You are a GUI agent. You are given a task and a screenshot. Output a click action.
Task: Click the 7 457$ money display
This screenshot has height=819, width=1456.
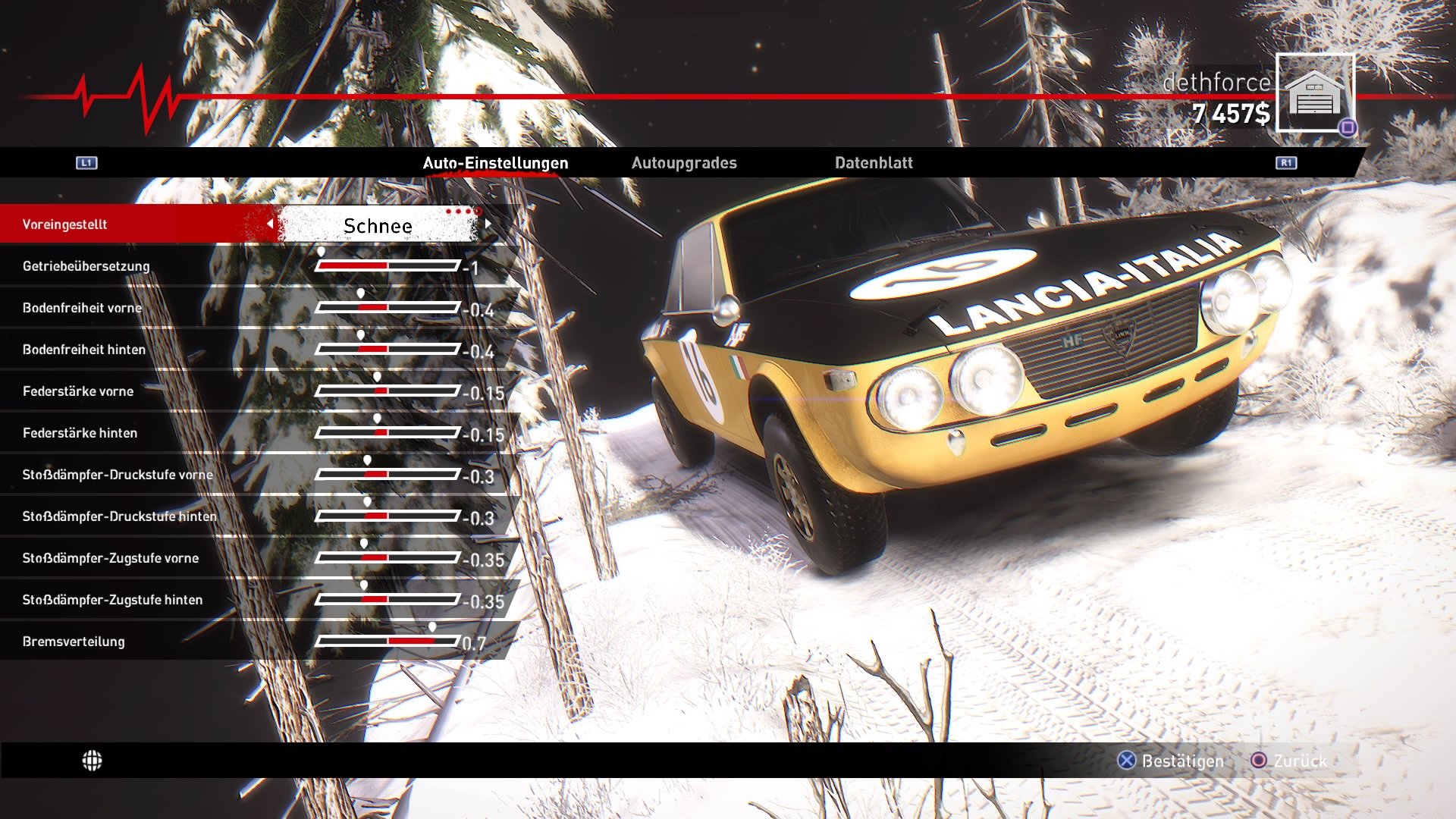(x=1228, y=114)
